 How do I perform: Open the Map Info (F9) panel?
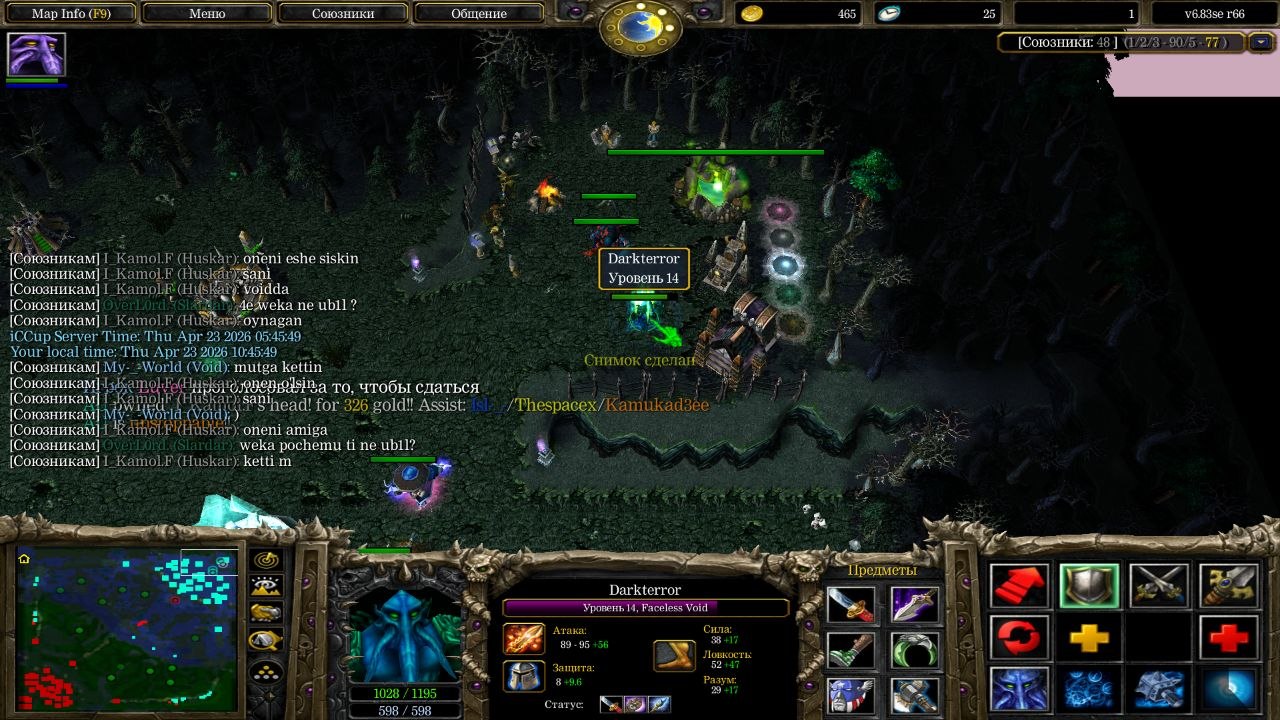point(71,14)
